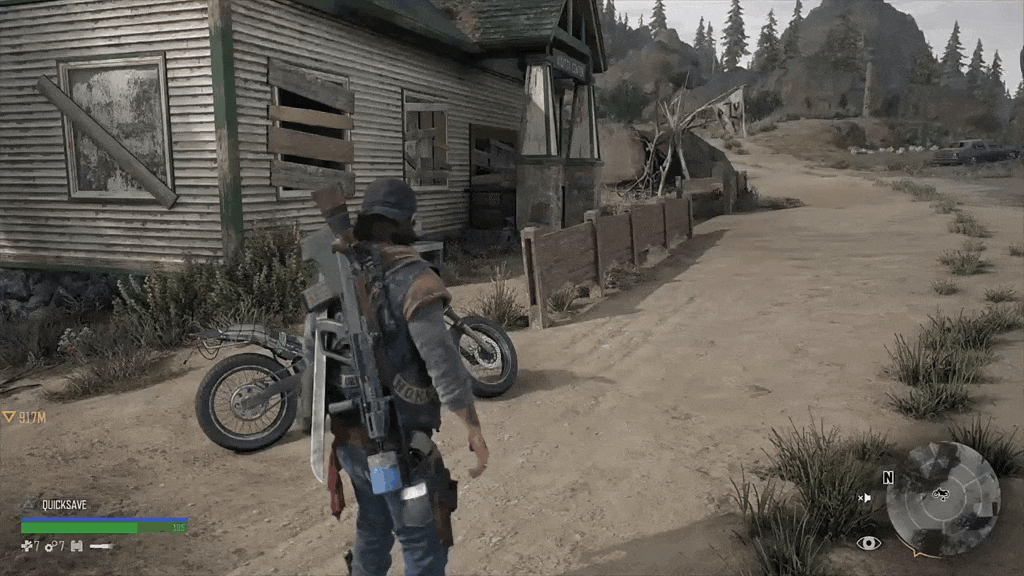Click the North compass indicator by minimap
The image size is (1024, 576).
pyautogui.click(x=888, y=478)
